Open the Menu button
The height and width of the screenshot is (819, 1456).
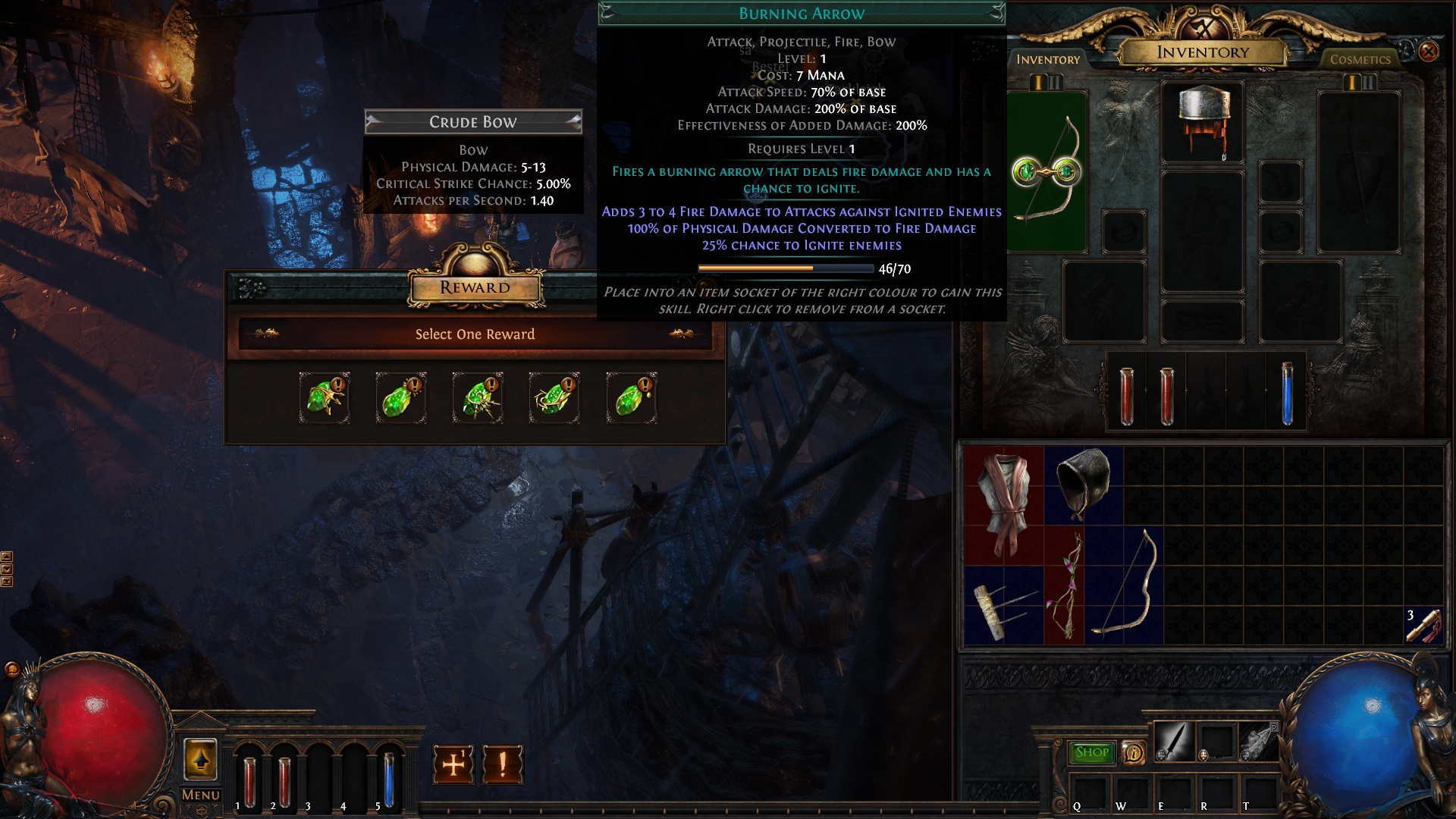click(200, 795)
